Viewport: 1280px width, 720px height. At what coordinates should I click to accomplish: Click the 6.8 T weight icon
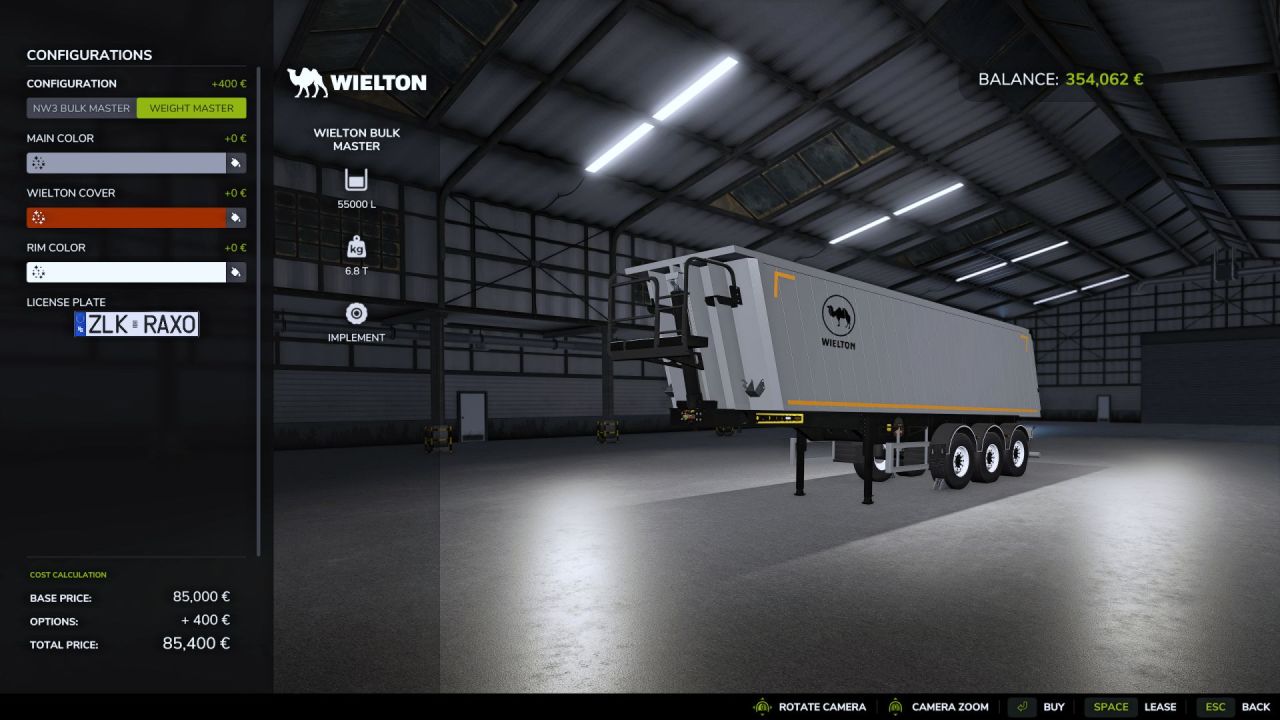tap(356, 249)
